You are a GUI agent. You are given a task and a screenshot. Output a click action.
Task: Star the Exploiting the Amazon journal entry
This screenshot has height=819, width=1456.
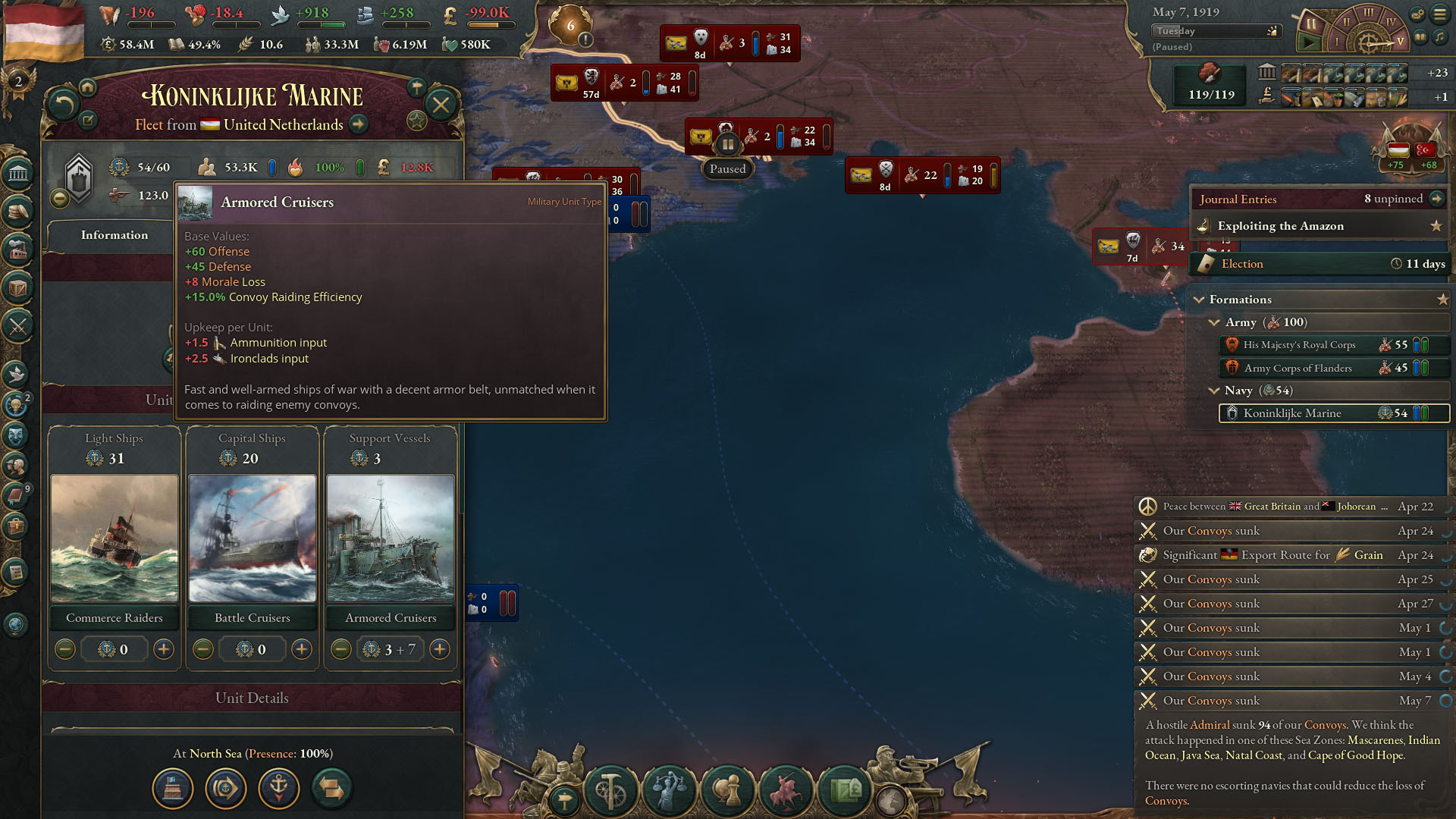pyautogui.click(x=1437, y=226)
